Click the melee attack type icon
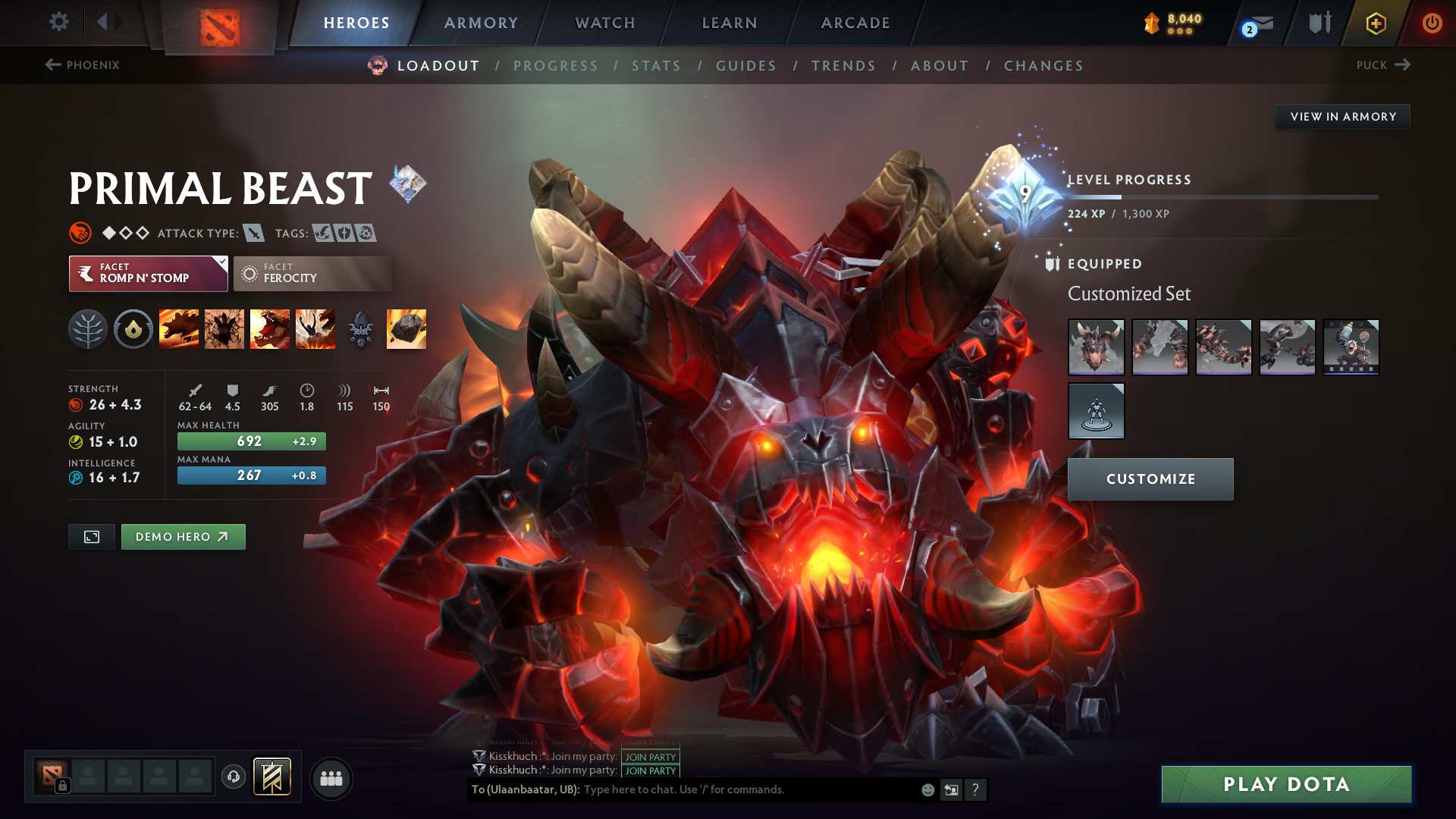 (253, 234)
